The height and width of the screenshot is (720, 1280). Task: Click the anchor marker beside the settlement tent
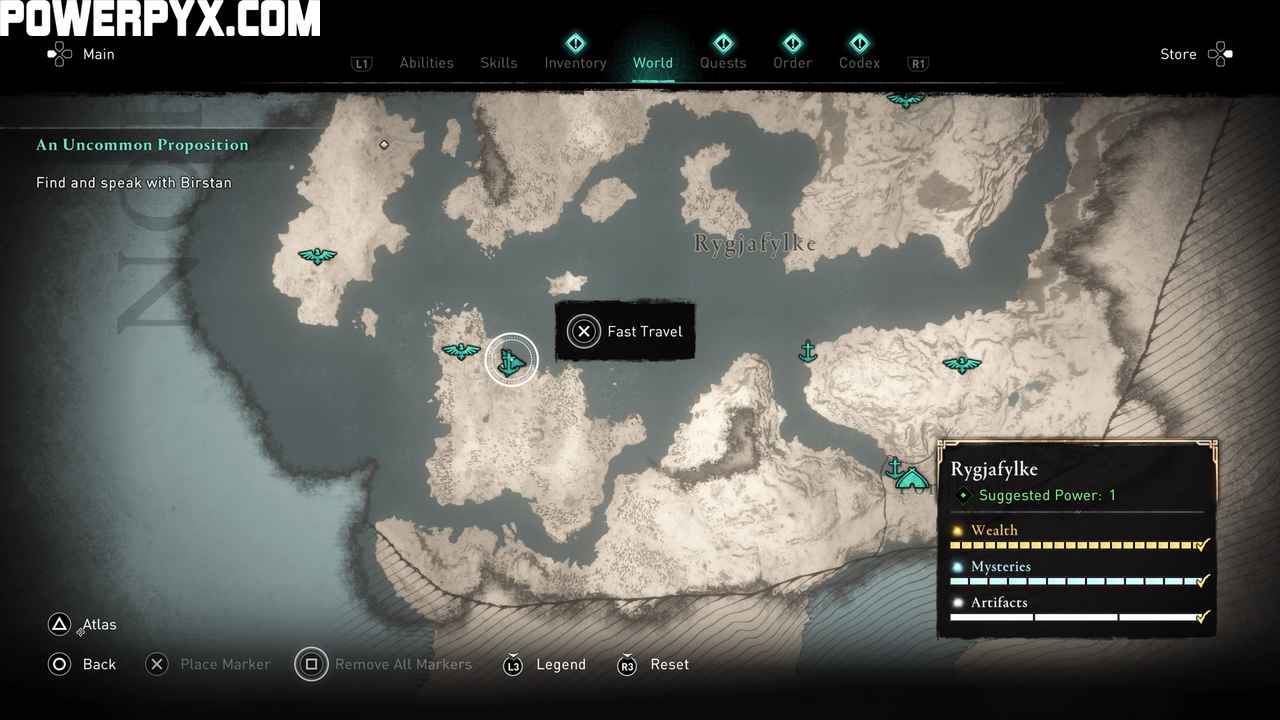click(x=894, y=467)
